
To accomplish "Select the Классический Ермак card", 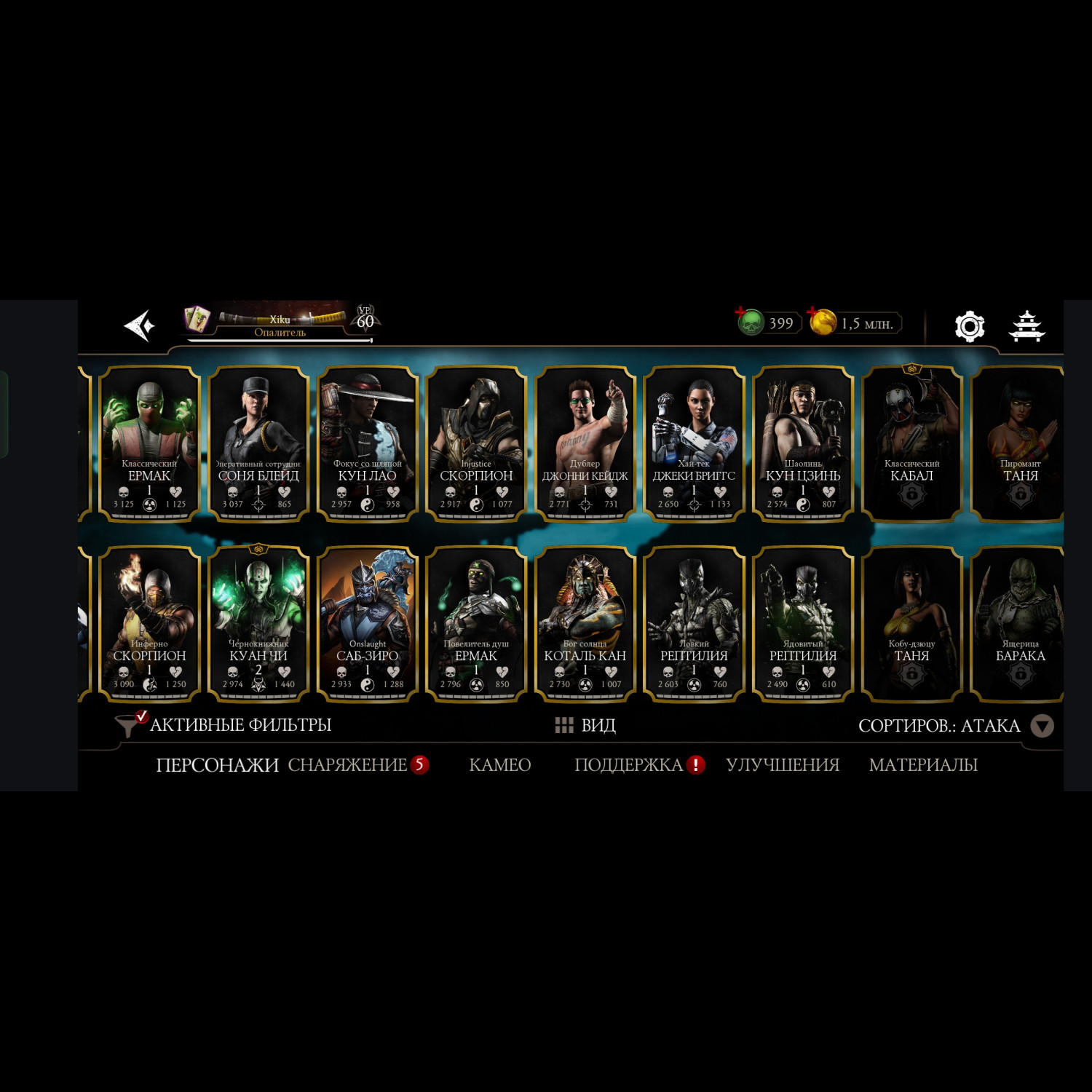I will point(149,444).
